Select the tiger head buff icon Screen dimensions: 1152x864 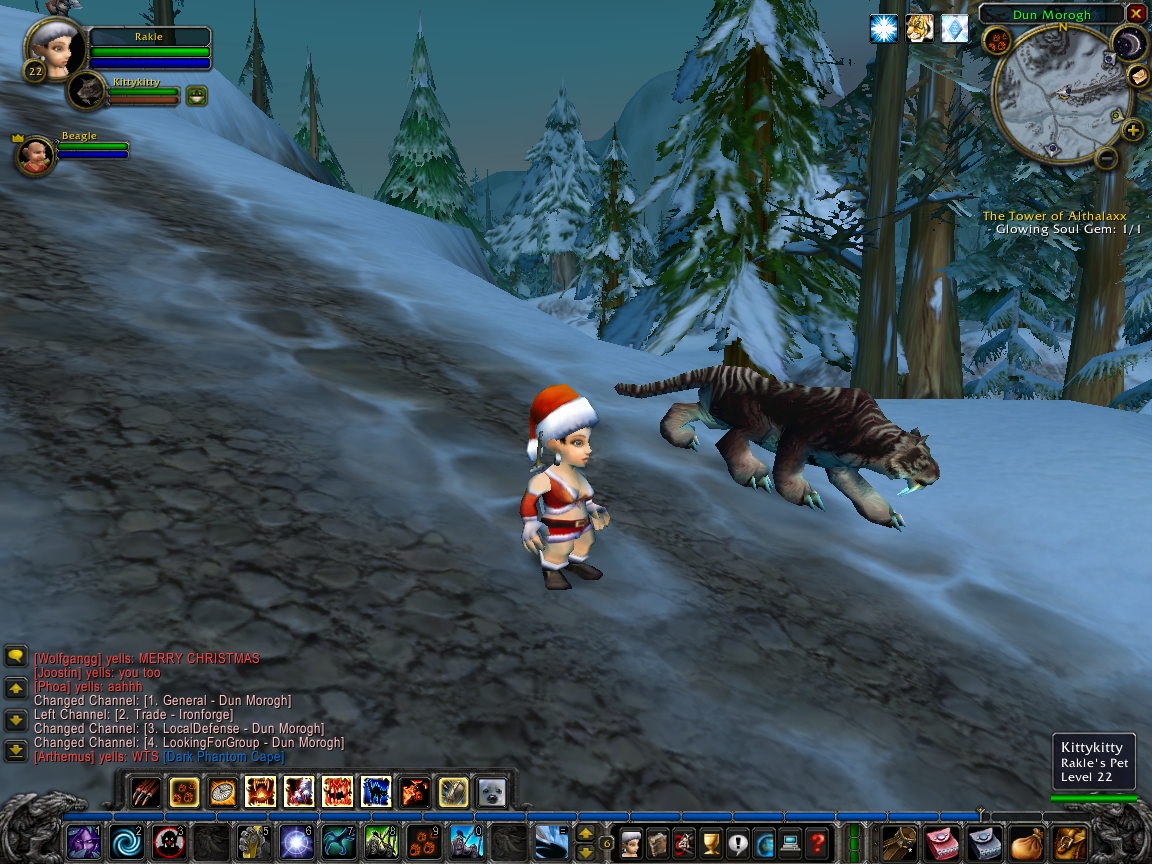click(x=919, y=28)
